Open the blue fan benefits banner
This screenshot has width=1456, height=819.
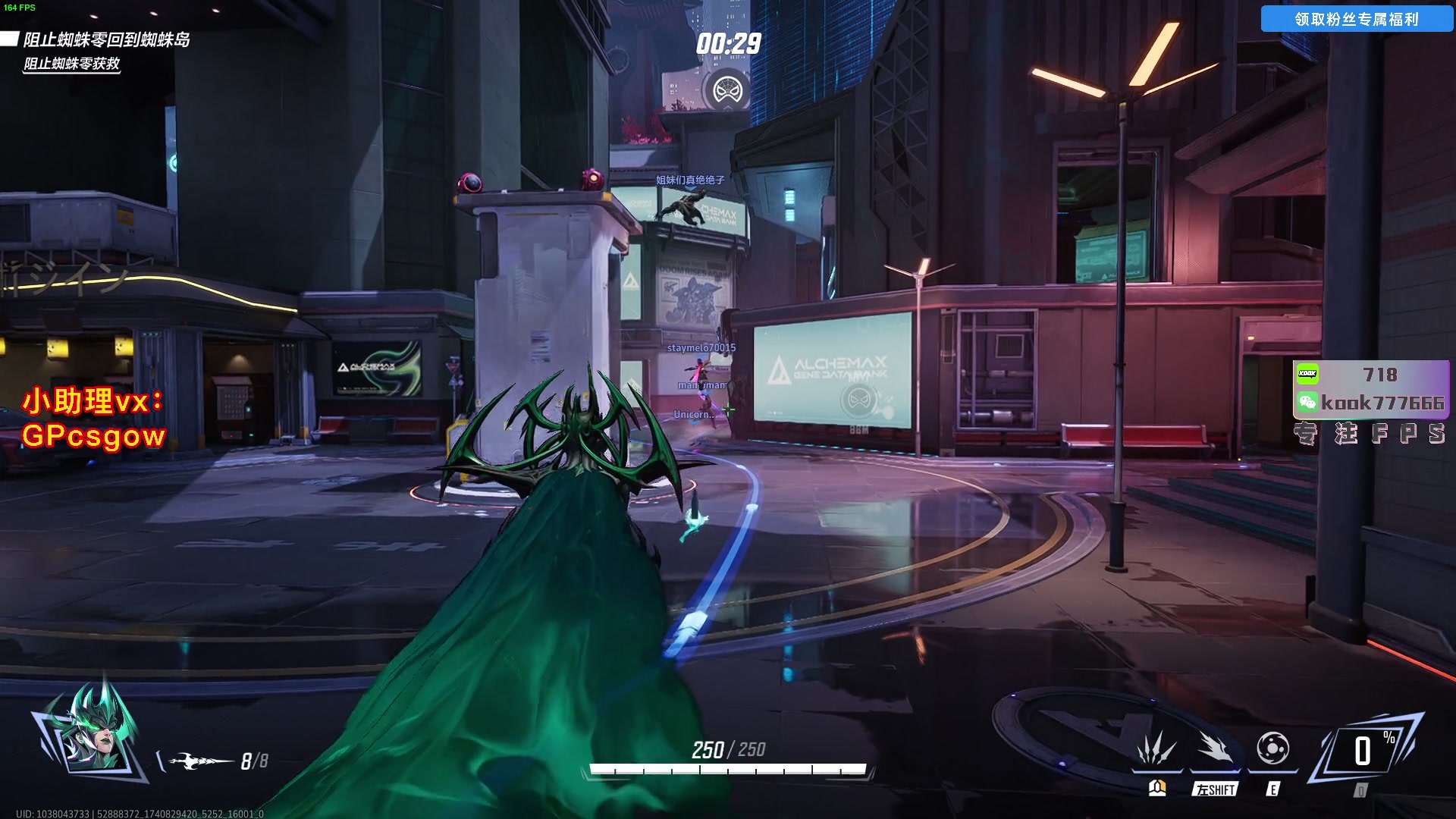click(x=1356, y=19)
